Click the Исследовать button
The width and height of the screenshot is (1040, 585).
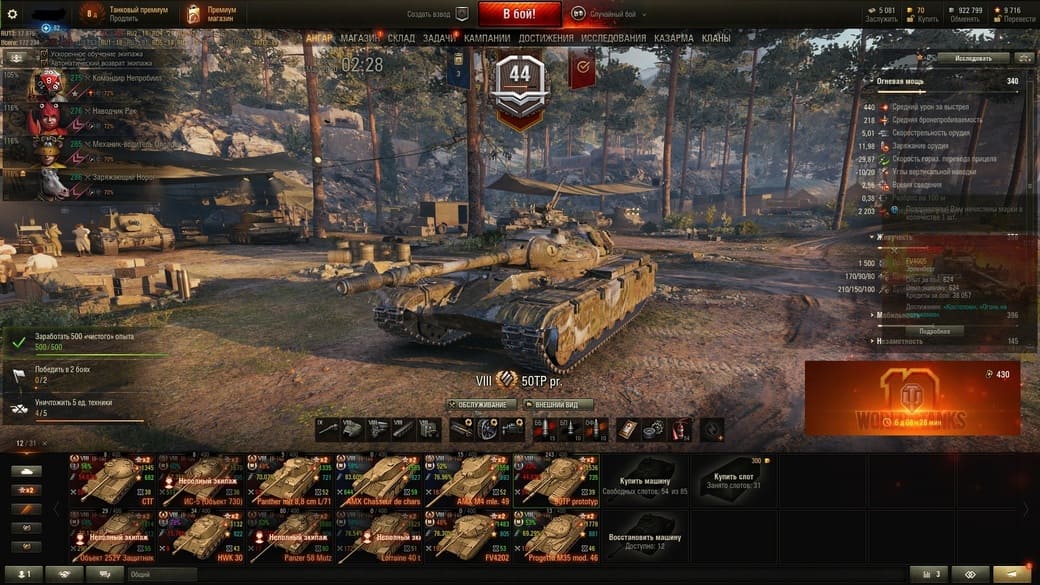click(x=973, y=58)
